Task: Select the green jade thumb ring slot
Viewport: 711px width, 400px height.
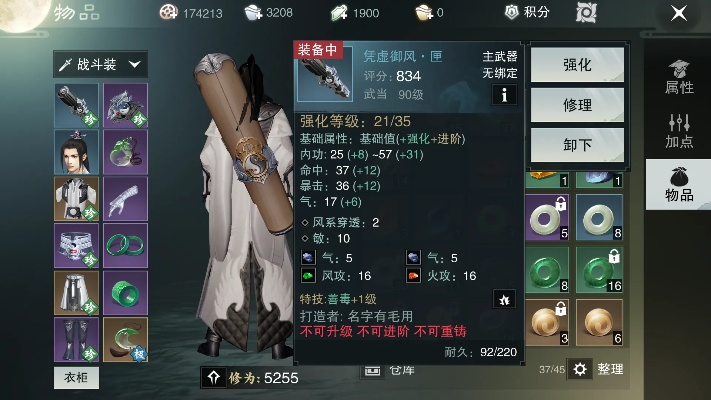Action: click(x=125, y=293)
